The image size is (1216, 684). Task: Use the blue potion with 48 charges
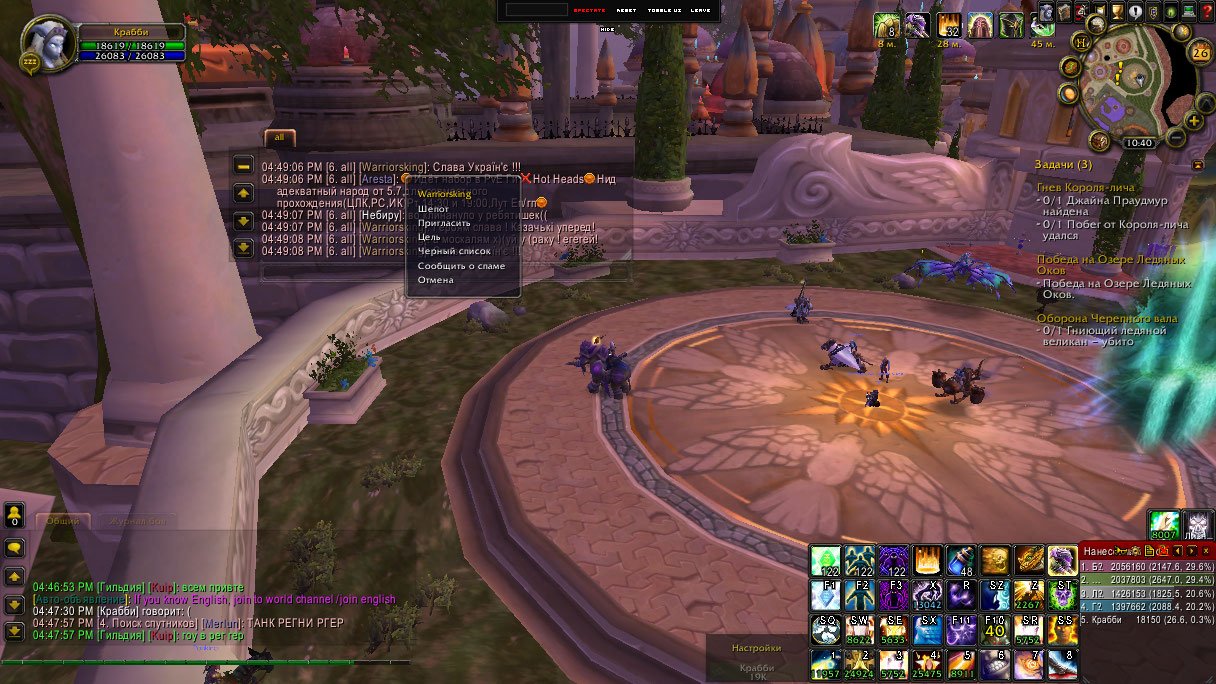(x=960, y=560)
